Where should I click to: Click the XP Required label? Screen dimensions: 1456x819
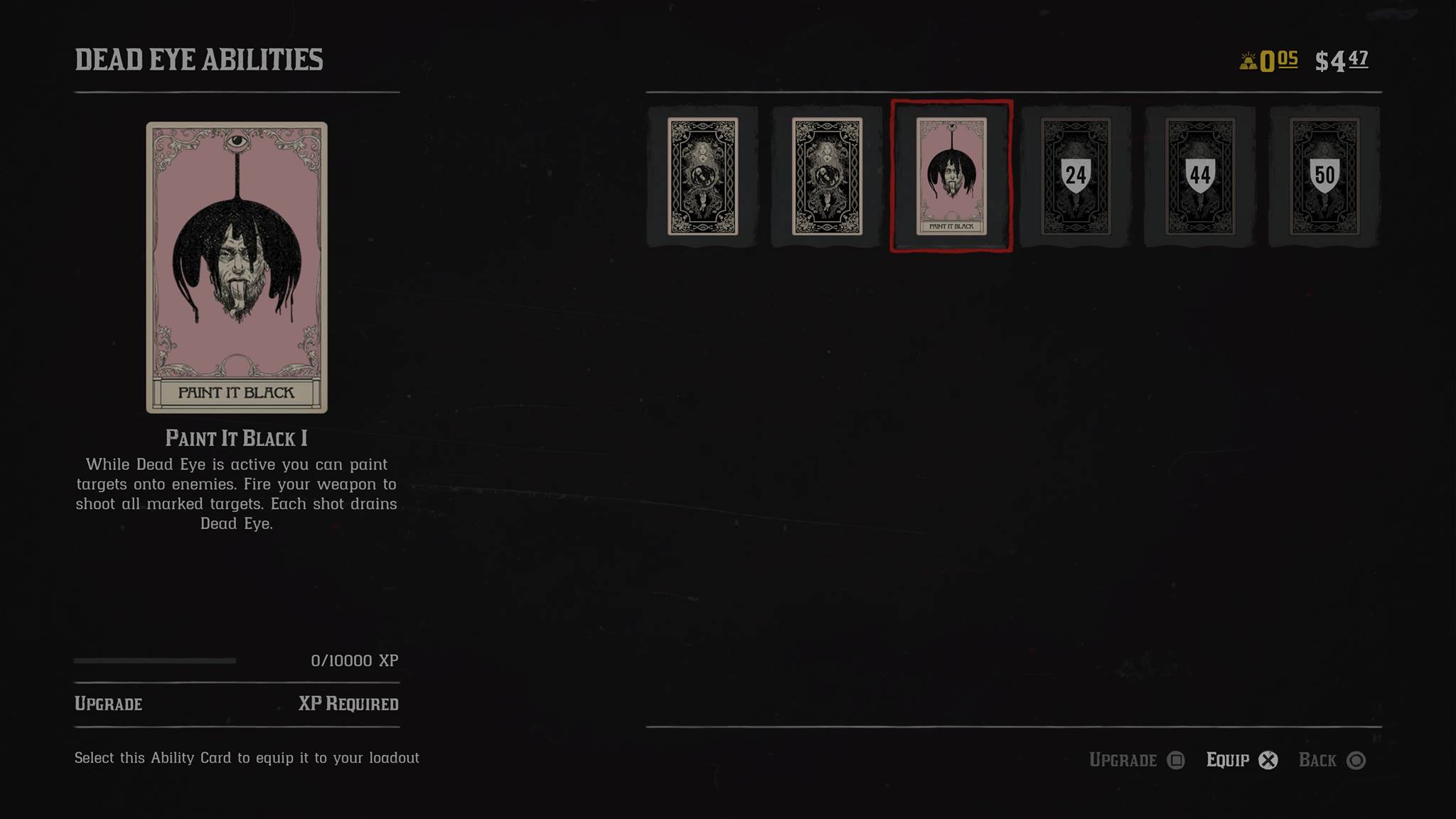click(x=350, y=704)
